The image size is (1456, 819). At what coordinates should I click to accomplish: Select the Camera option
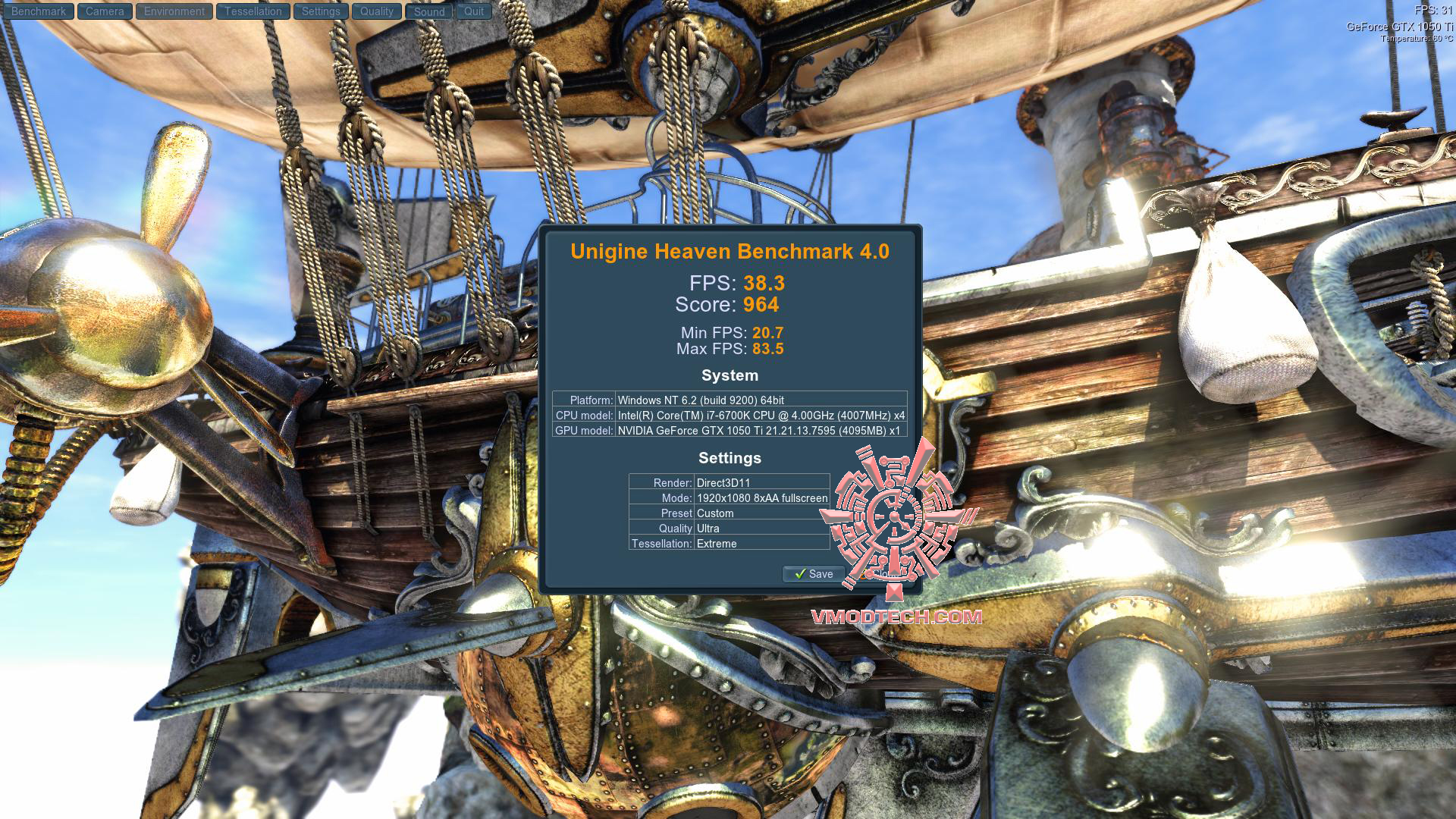click(105, 11)
